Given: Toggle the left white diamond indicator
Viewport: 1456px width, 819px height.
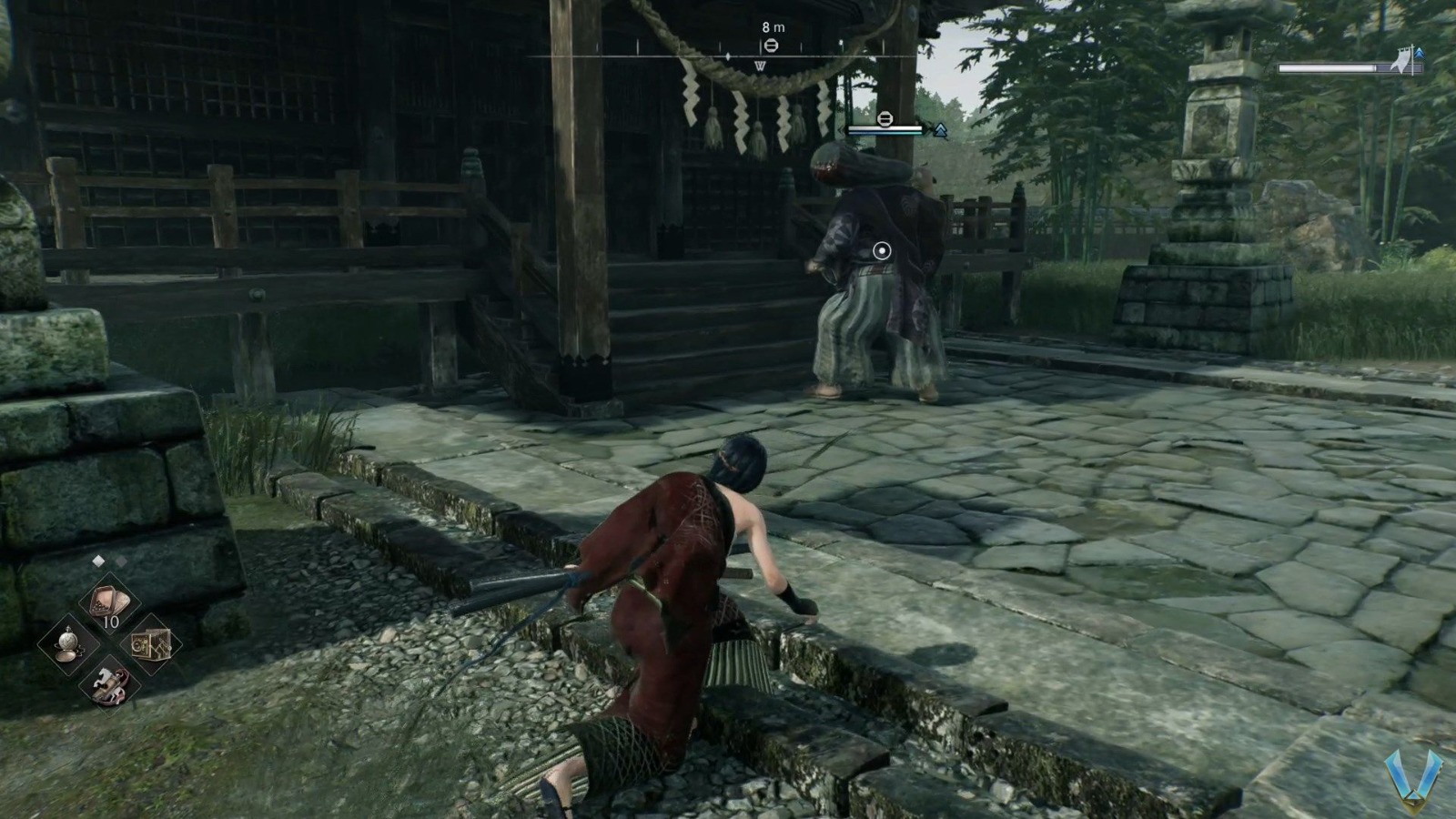Looking at the screenshot, I should pyautogui.click(x=98, y=561).
